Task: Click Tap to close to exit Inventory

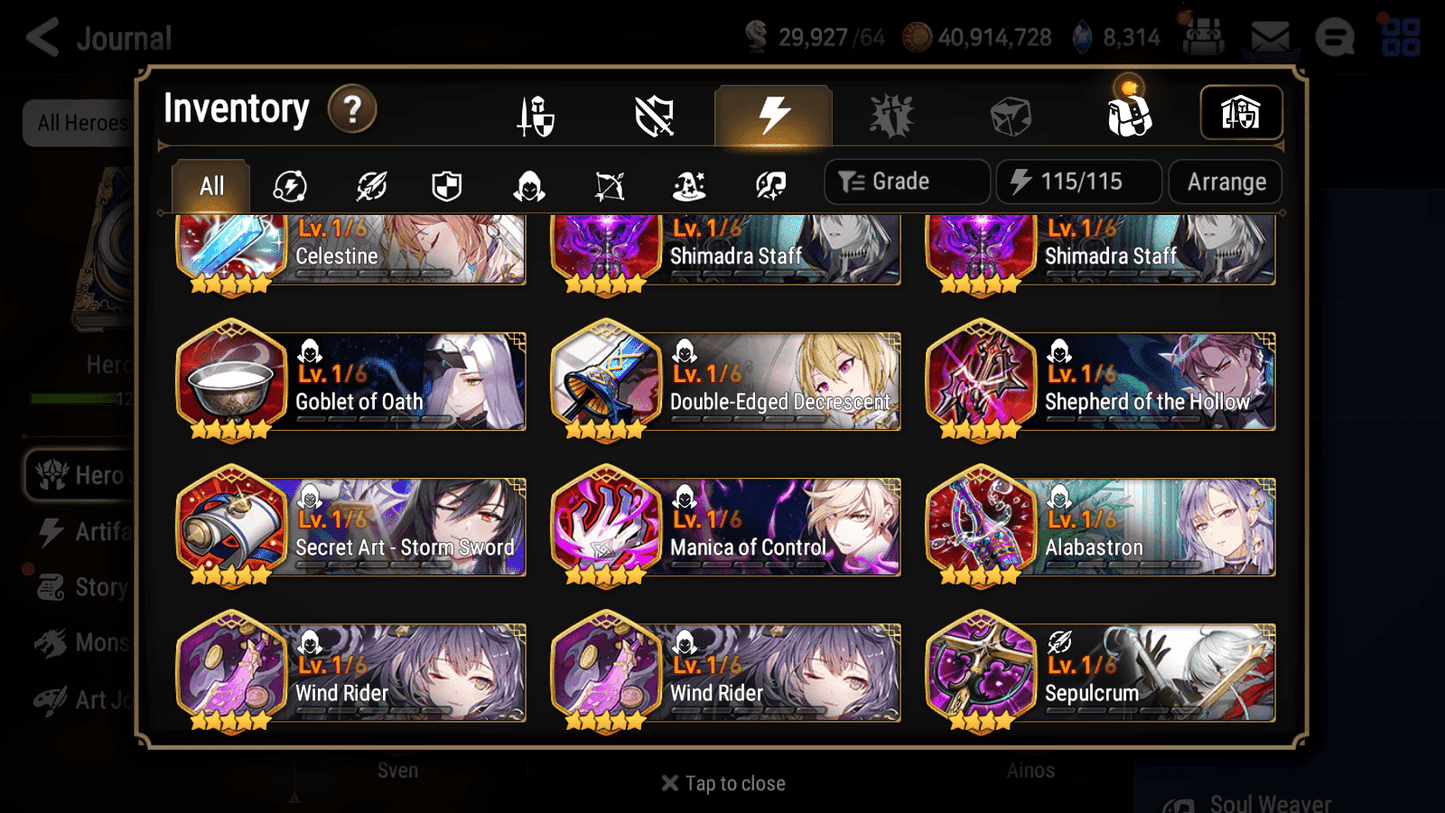Action: (722, 783)
